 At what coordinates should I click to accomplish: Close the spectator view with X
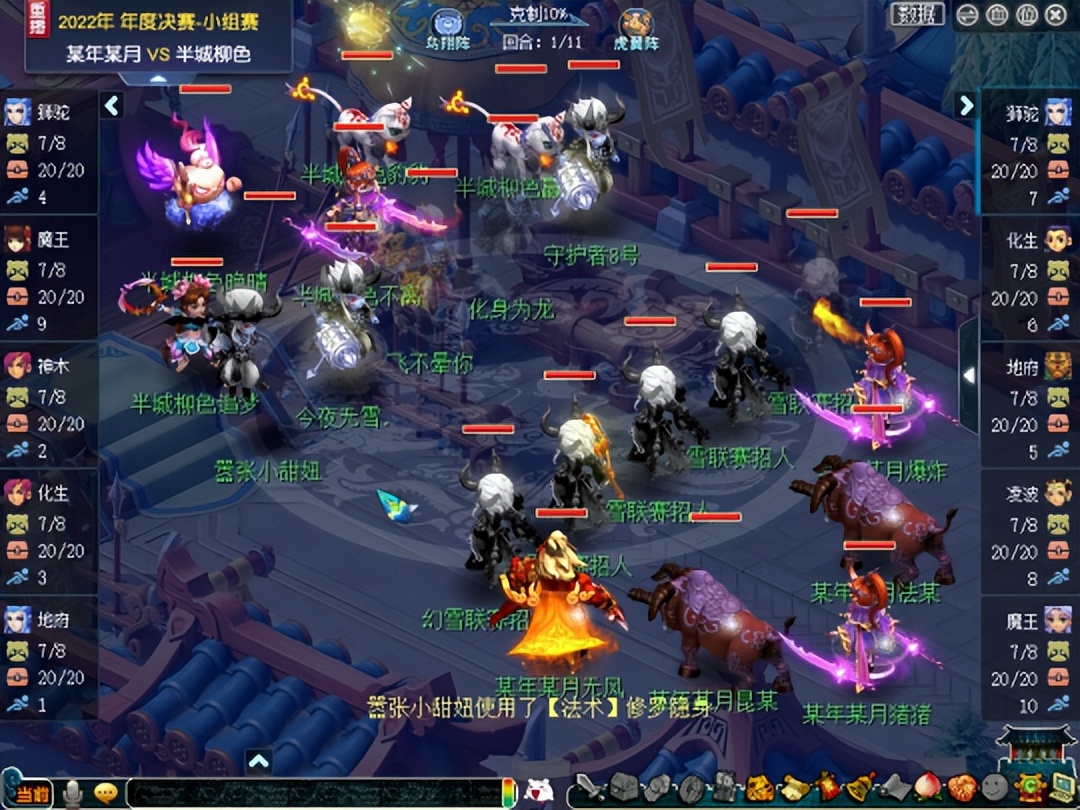(x=1056, y=15)
